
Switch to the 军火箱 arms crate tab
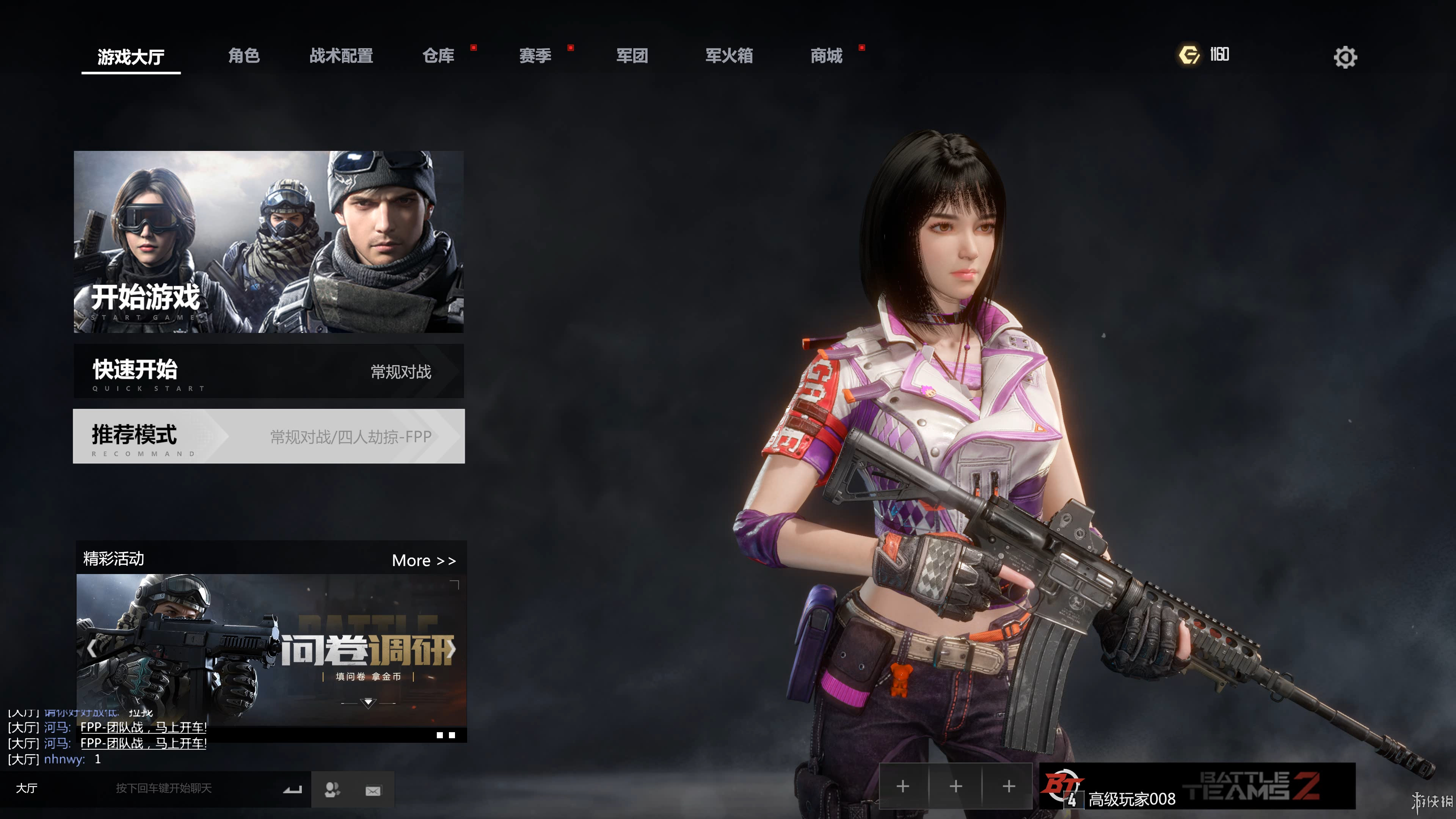(x=729, y=55)
